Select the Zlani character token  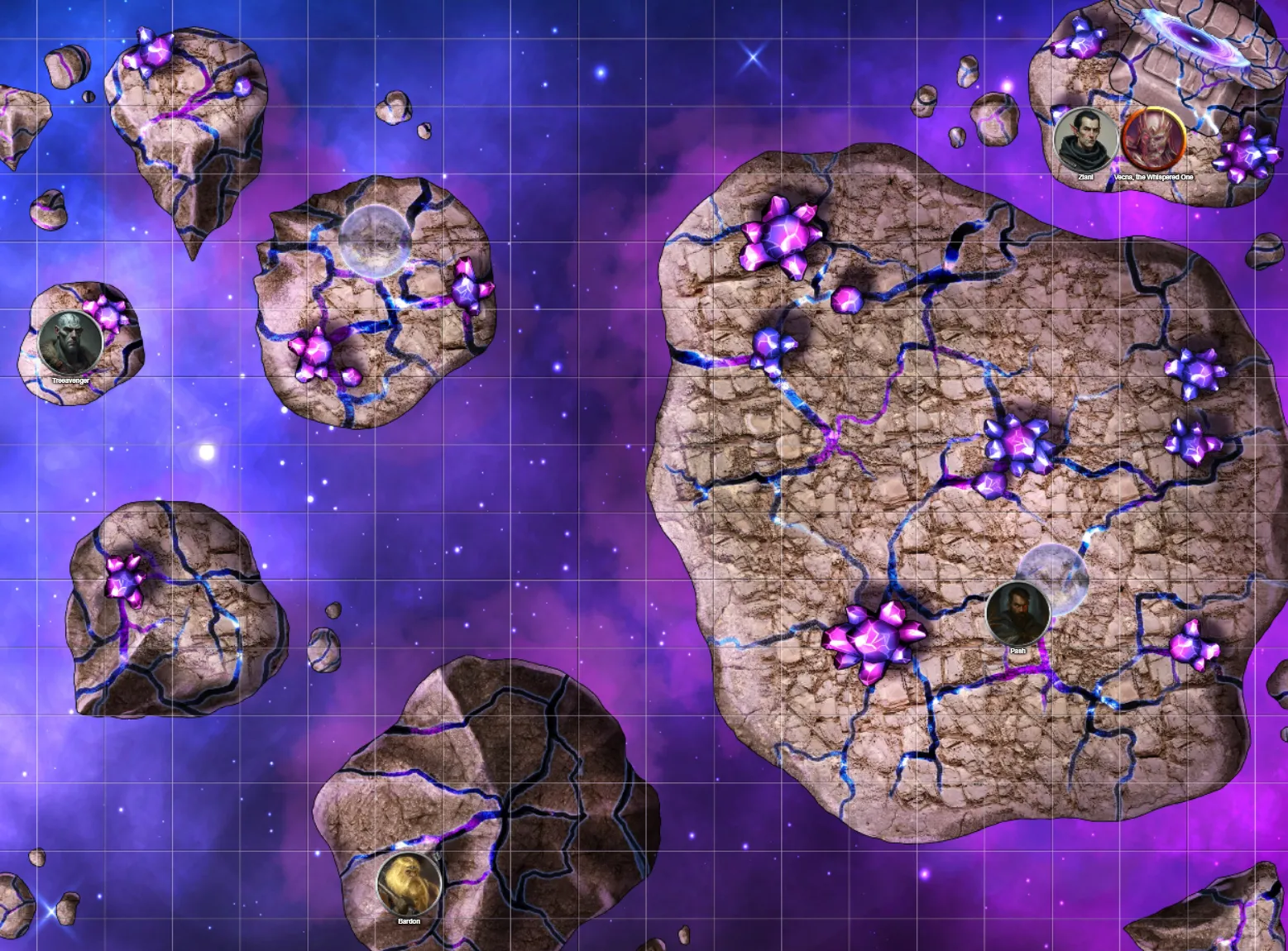point(1086,141)
